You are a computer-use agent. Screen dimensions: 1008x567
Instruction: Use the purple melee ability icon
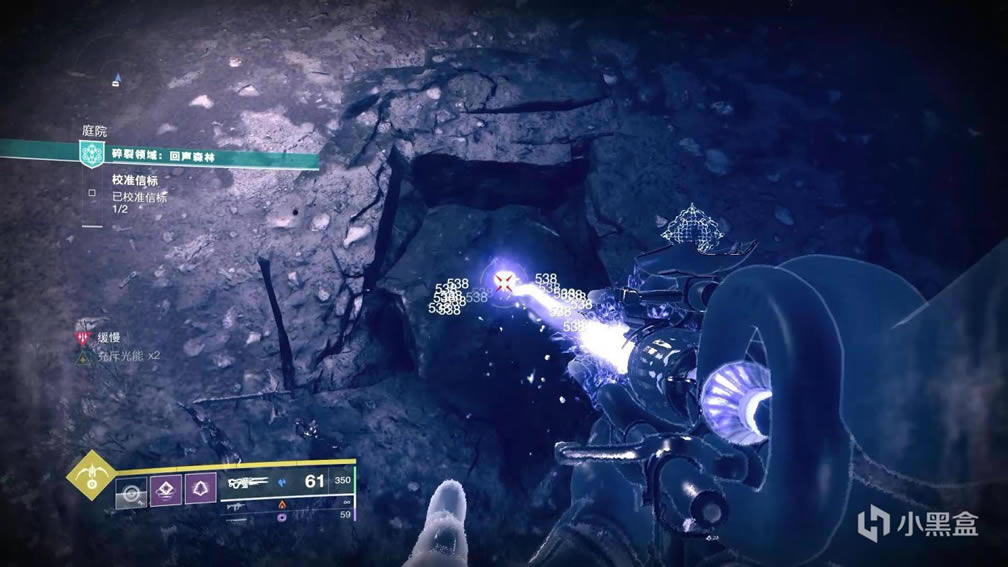coord(167,489)
